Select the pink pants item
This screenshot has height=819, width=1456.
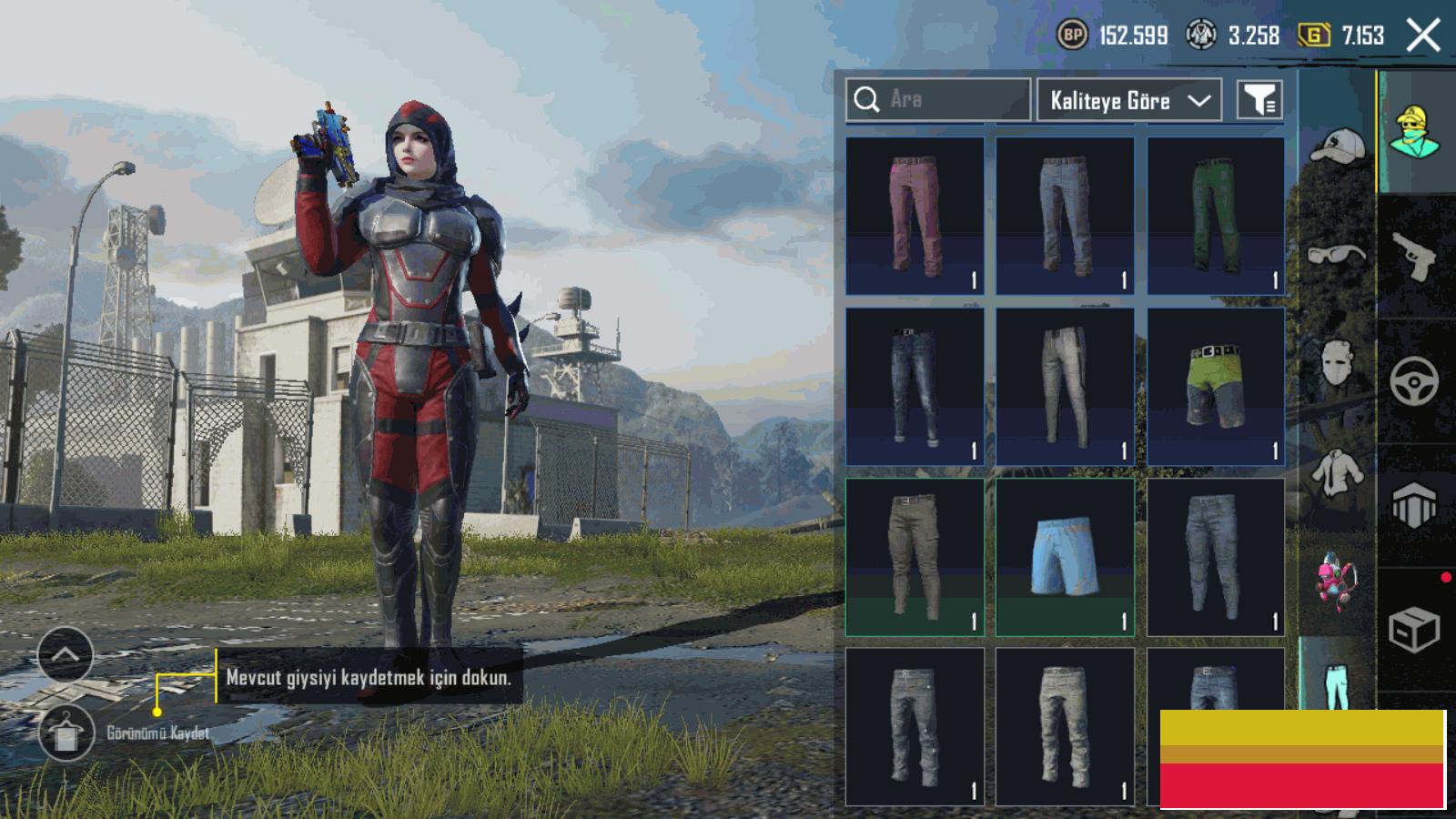[915, 216]
